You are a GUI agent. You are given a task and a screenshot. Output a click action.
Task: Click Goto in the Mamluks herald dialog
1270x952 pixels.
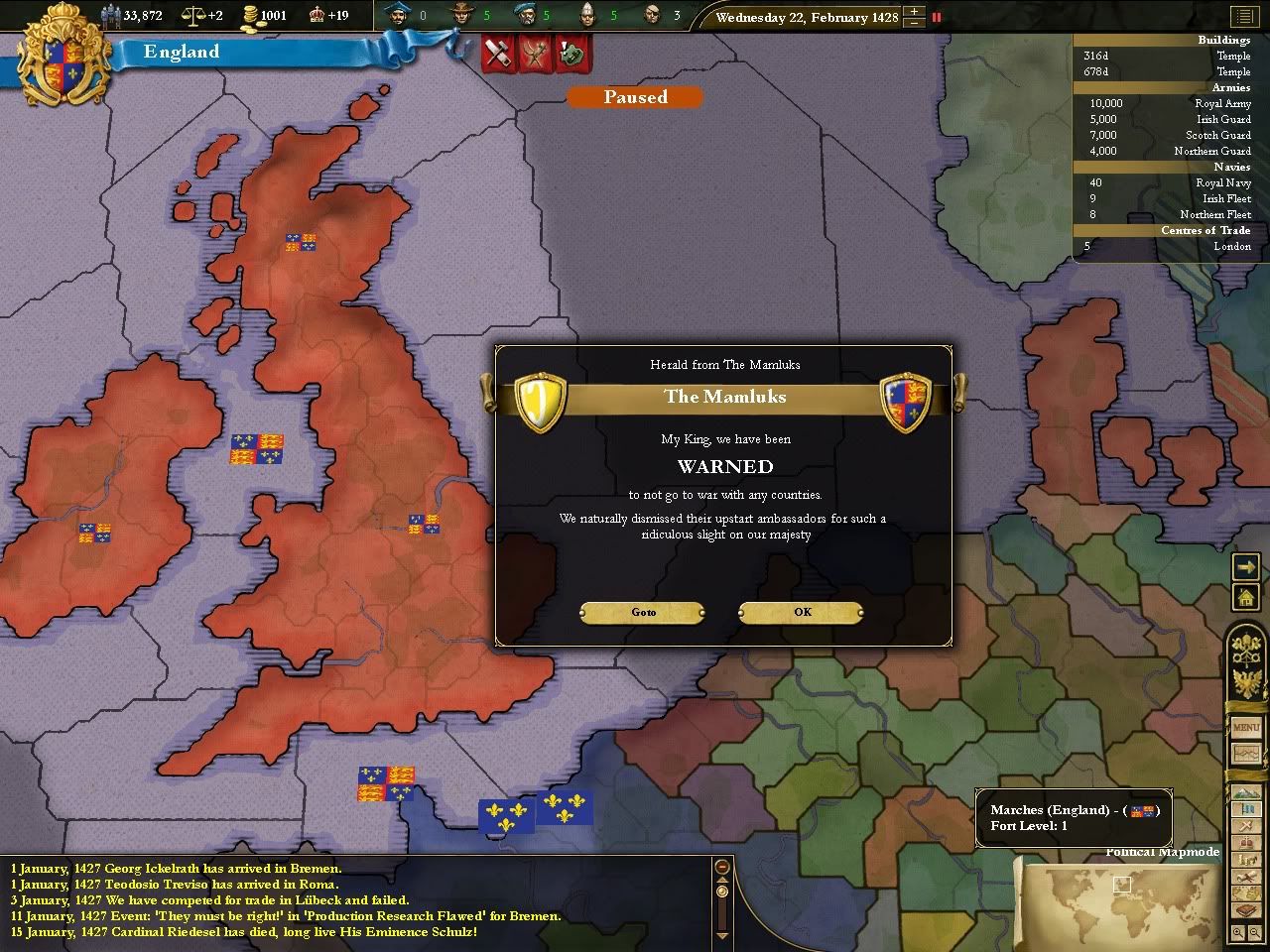(x=643, y=612)
